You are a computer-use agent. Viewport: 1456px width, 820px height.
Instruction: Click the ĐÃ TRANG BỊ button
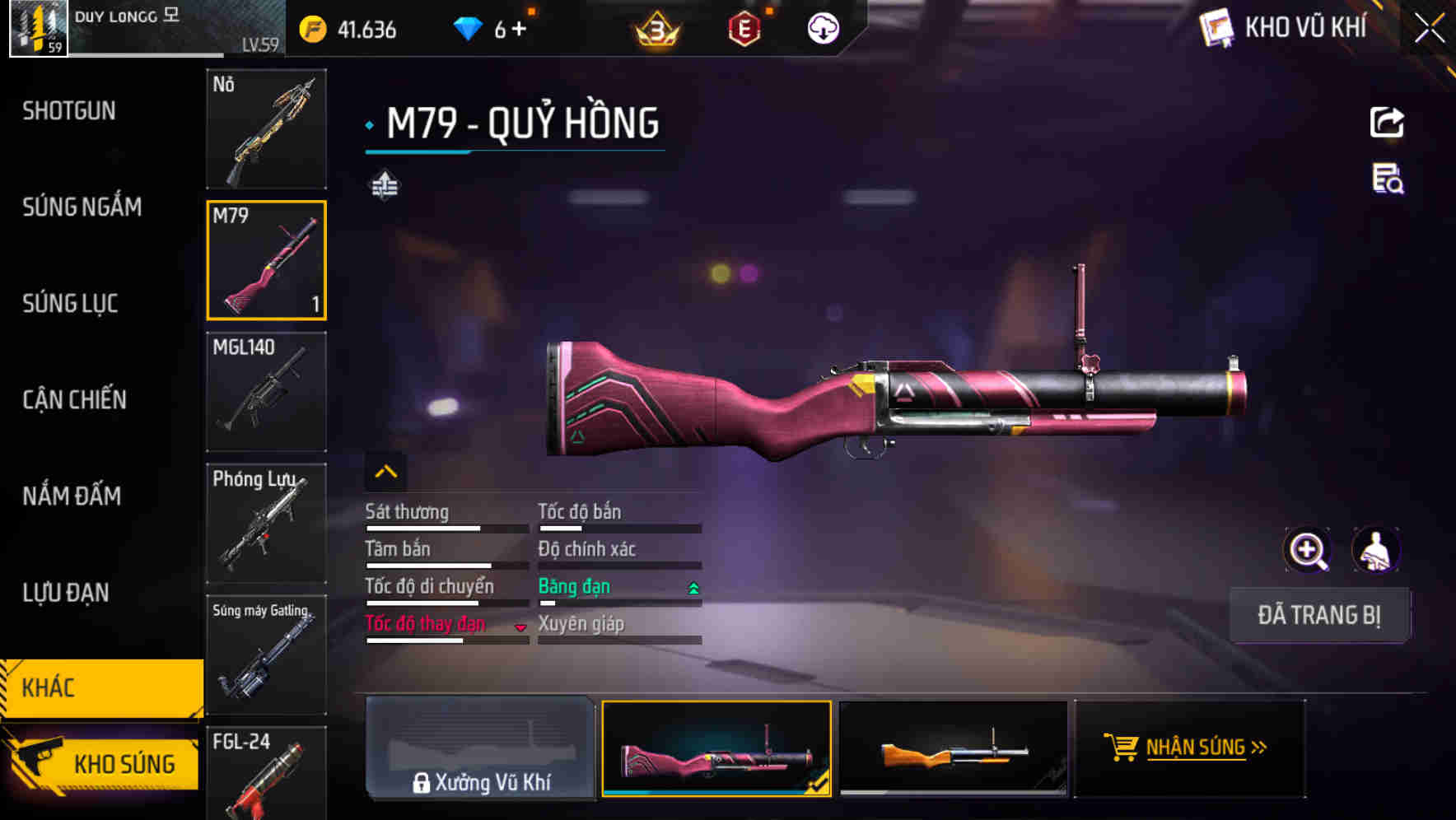coord(1319,615)
